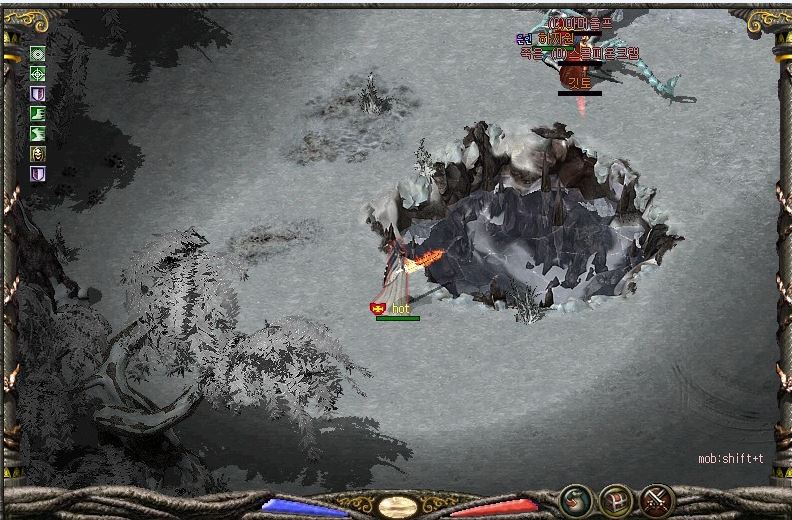Click the golden oval center button
792x520 pixels.
click(398, 505)
